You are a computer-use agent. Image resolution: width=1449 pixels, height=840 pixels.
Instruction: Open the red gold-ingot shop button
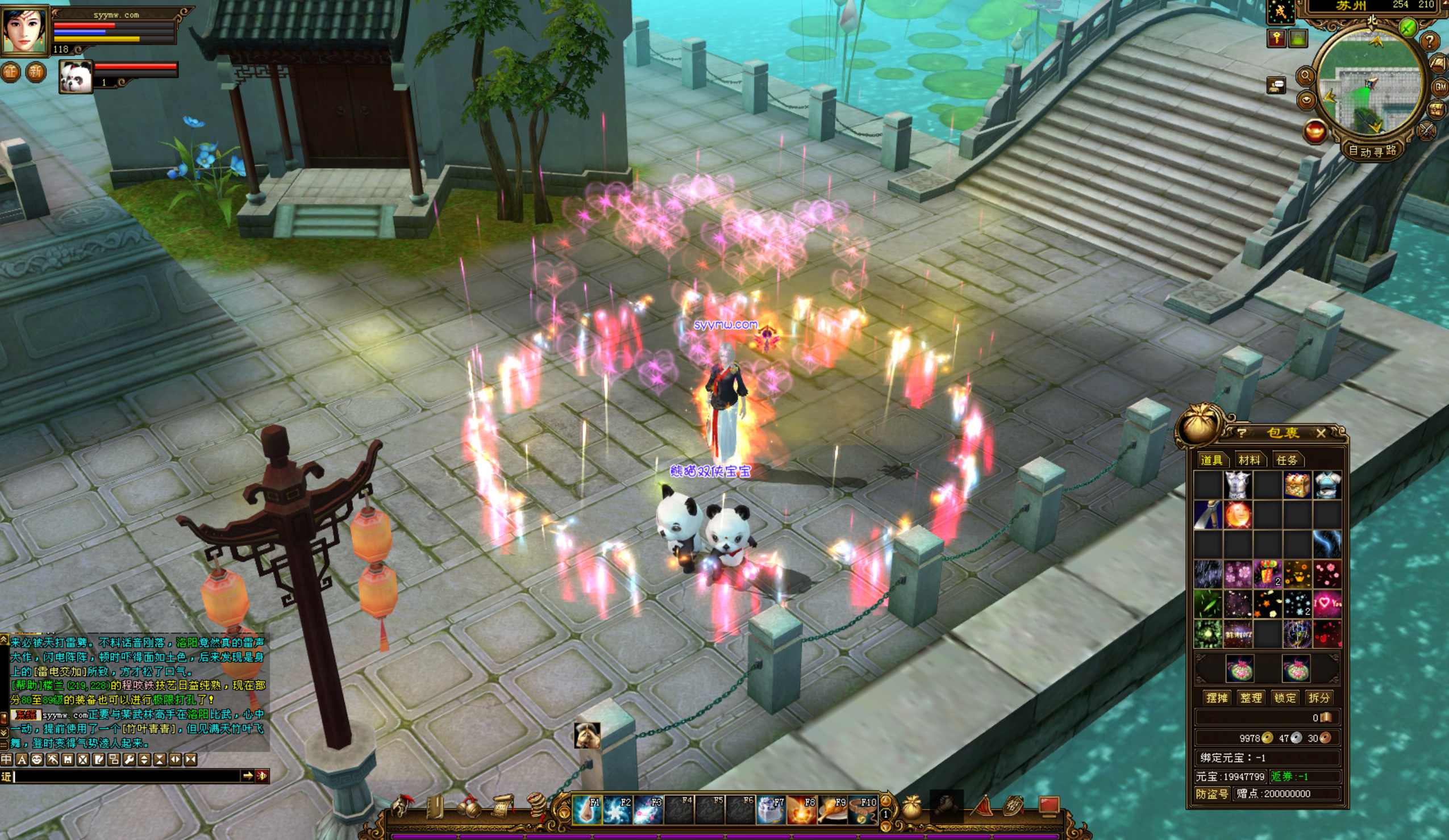[x=1314, y=132]
